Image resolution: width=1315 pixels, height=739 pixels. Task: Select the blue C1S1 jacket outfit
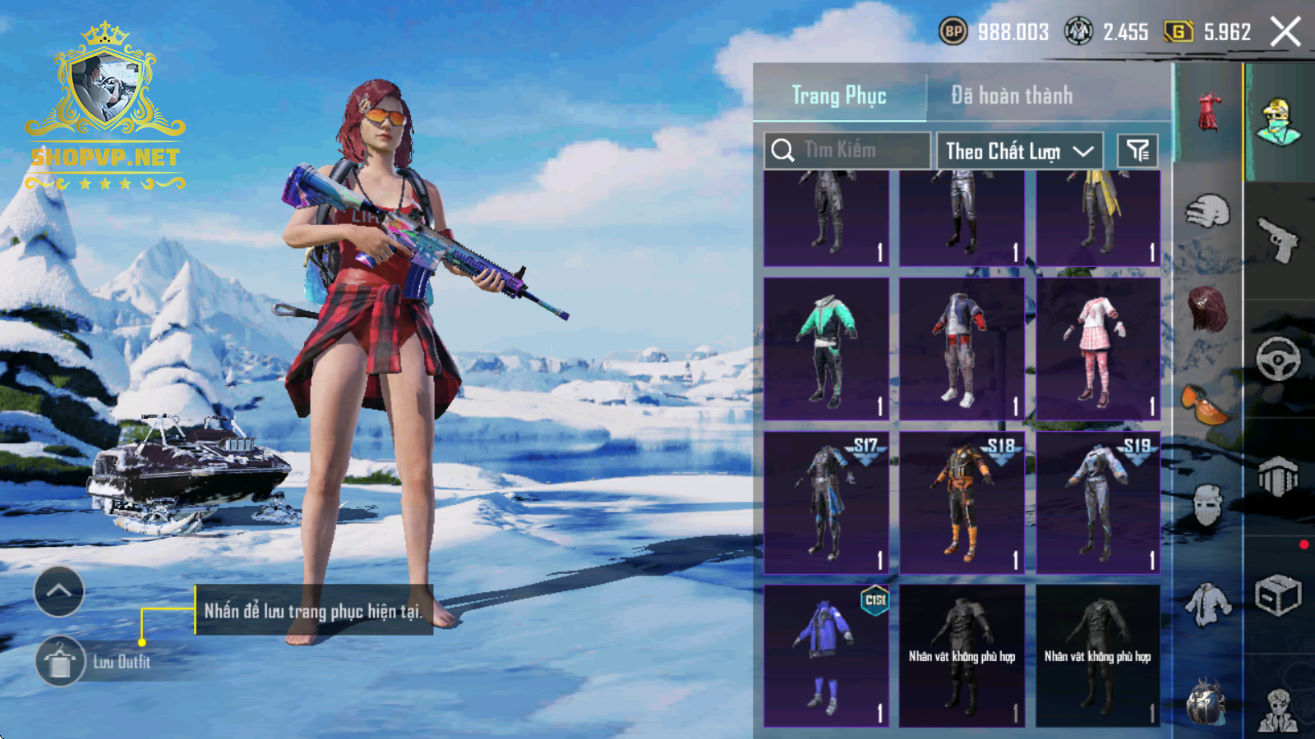pyautogui.click(x=826, y=655)
